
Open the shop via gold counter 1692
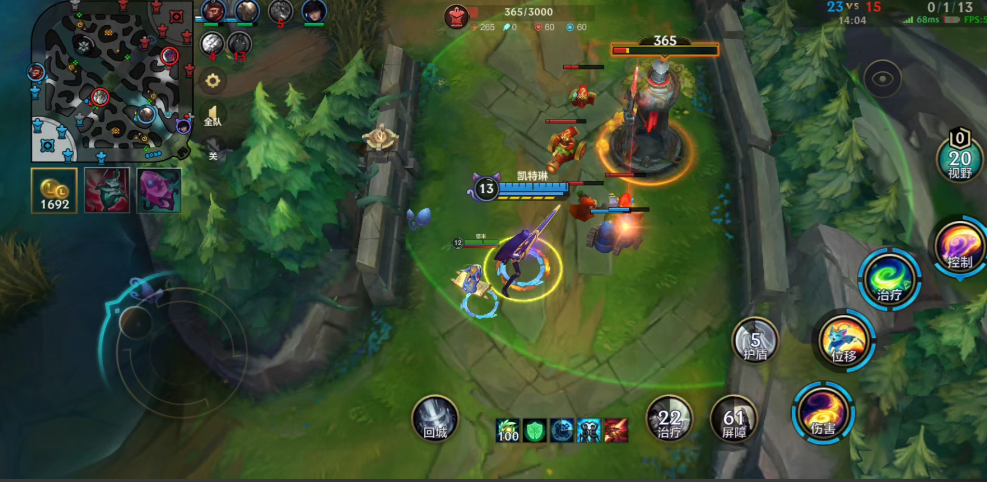[x=54, y=190]
